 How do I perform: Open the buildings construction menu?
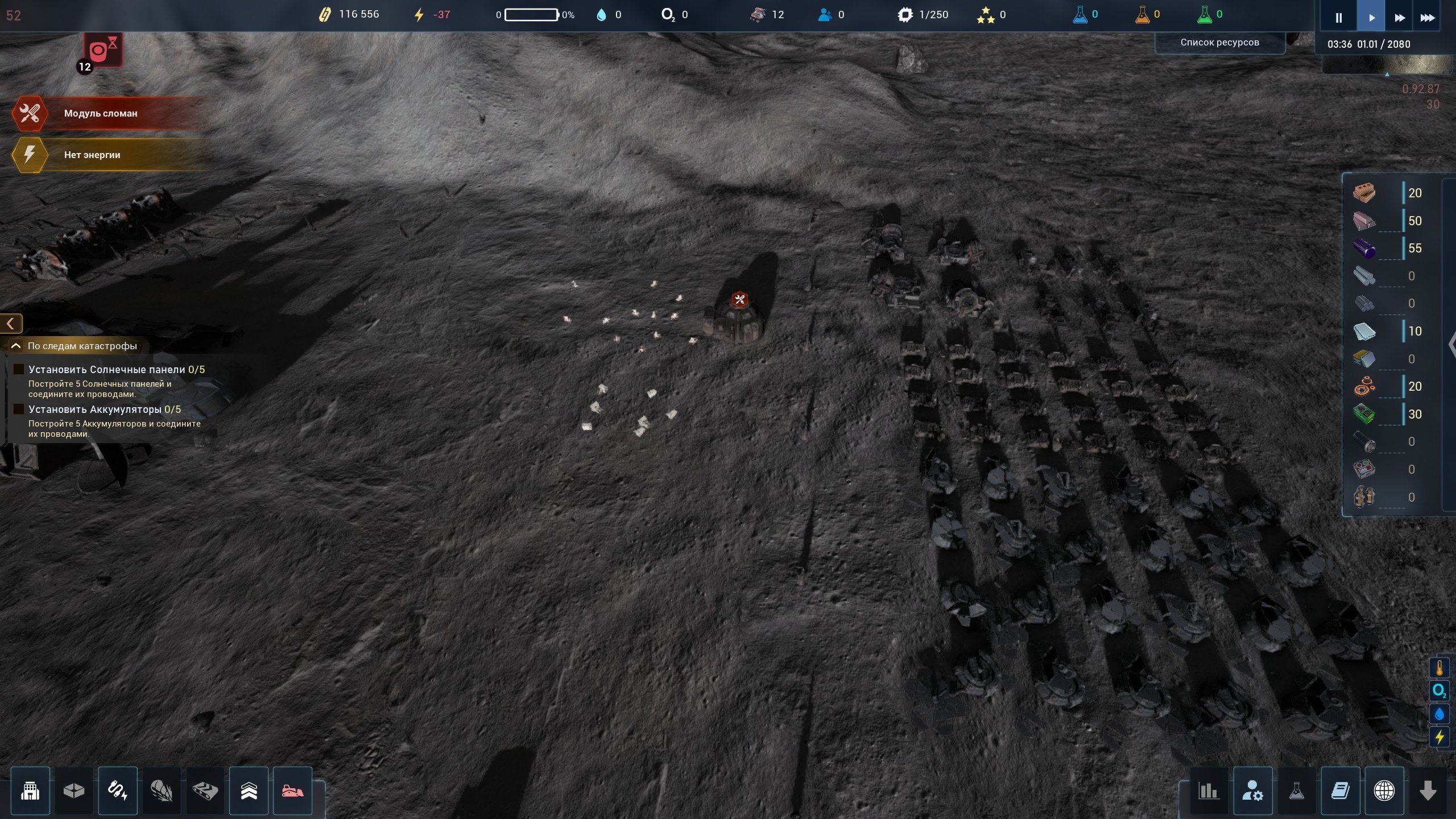click(30, 791)
